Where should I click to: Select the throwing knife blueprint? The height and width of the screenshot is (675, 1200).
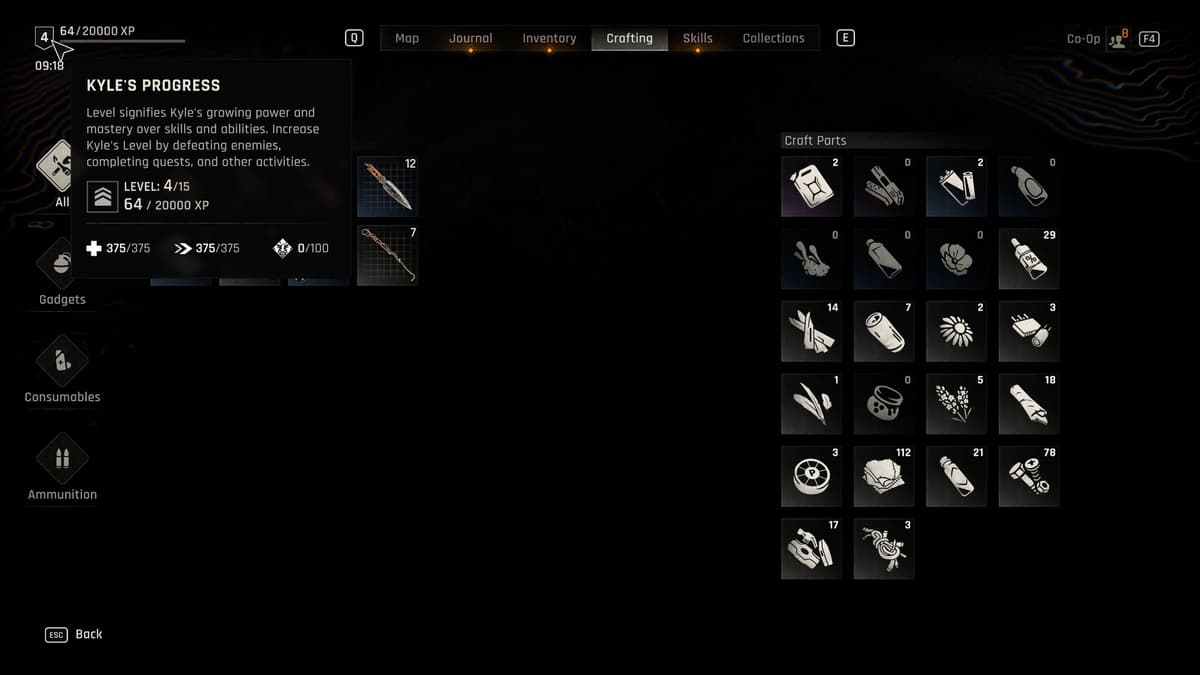[388, 186]
